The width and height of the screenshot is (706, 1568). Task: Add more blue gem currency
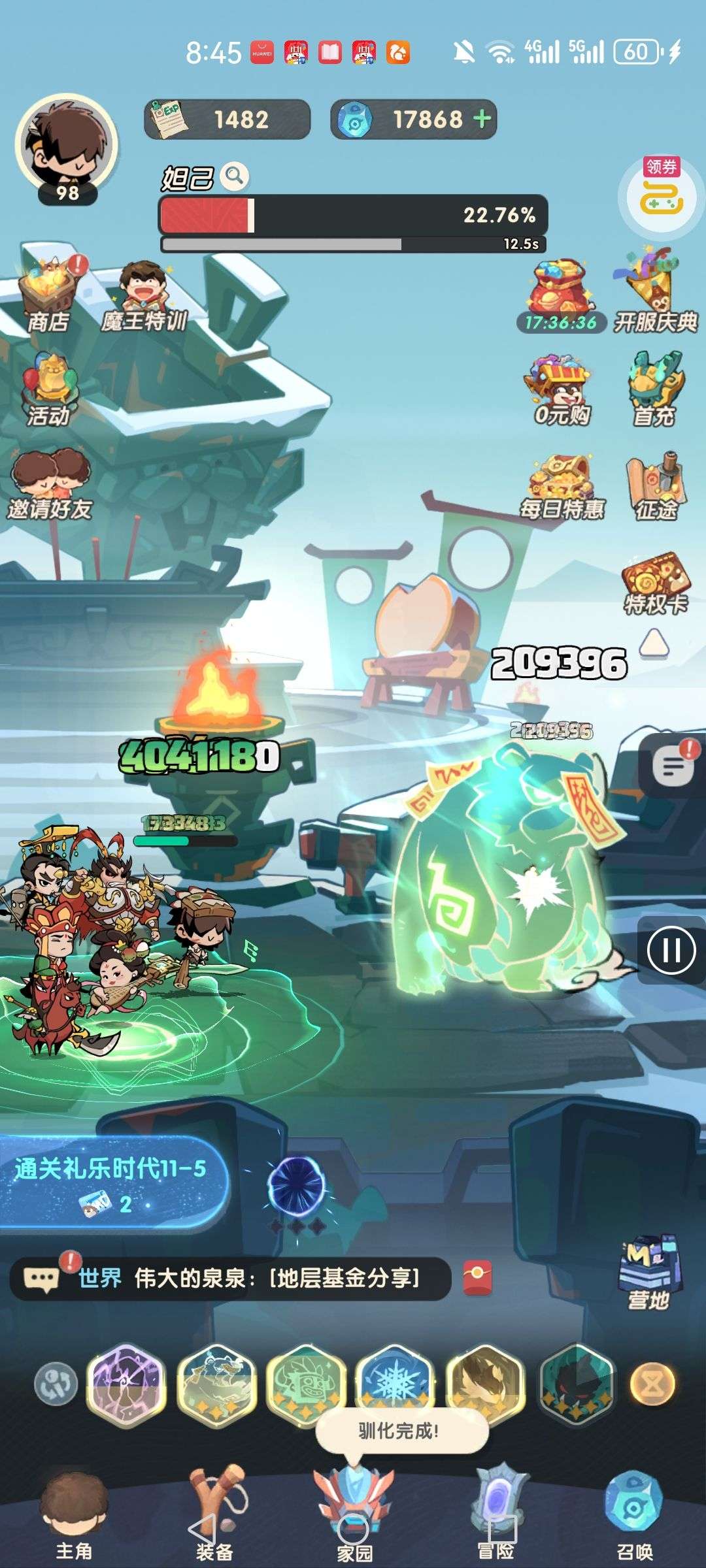pos(482,119)
